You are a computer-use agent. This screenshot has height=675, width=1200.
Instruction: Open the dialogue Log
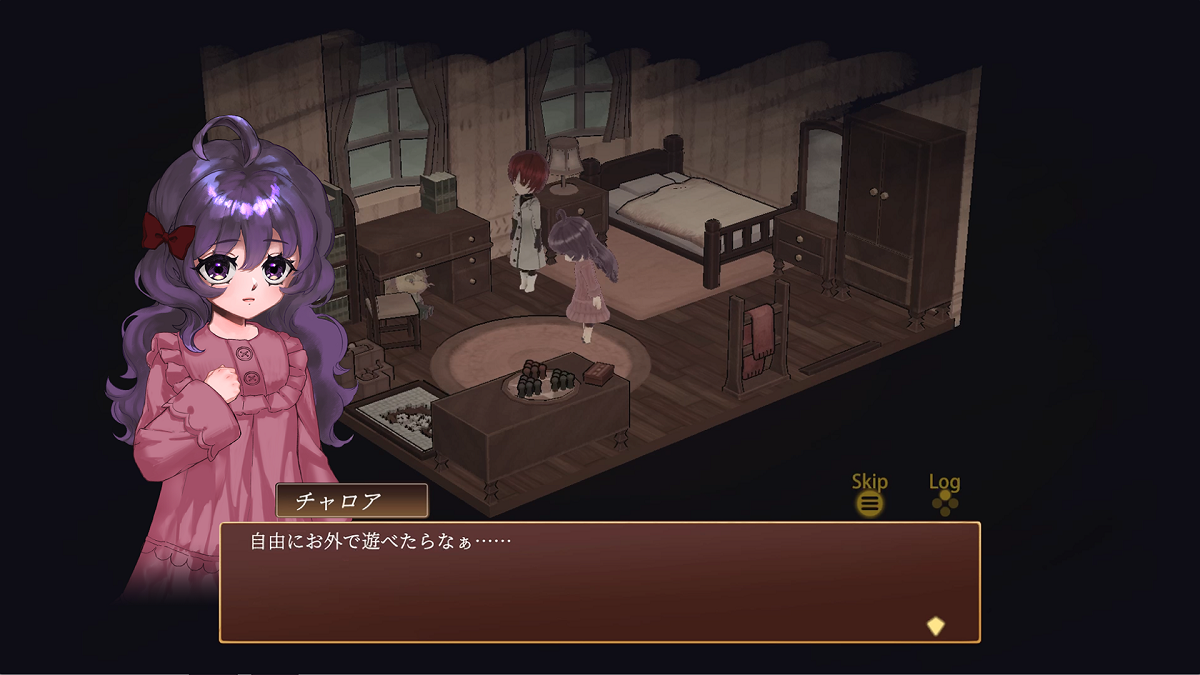(x=945, y=502)
